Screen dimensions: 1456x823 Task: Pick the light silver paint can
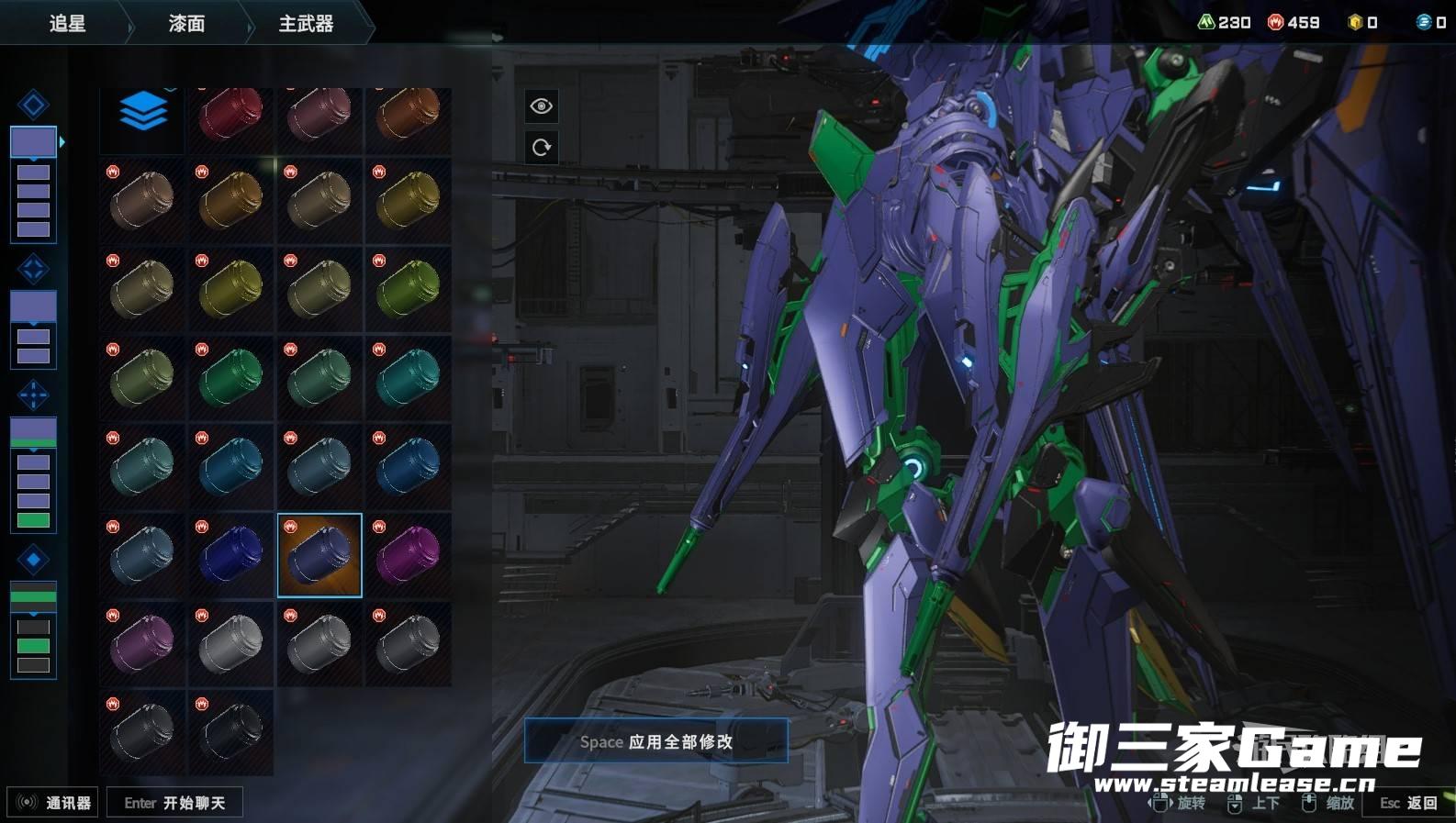230,643
